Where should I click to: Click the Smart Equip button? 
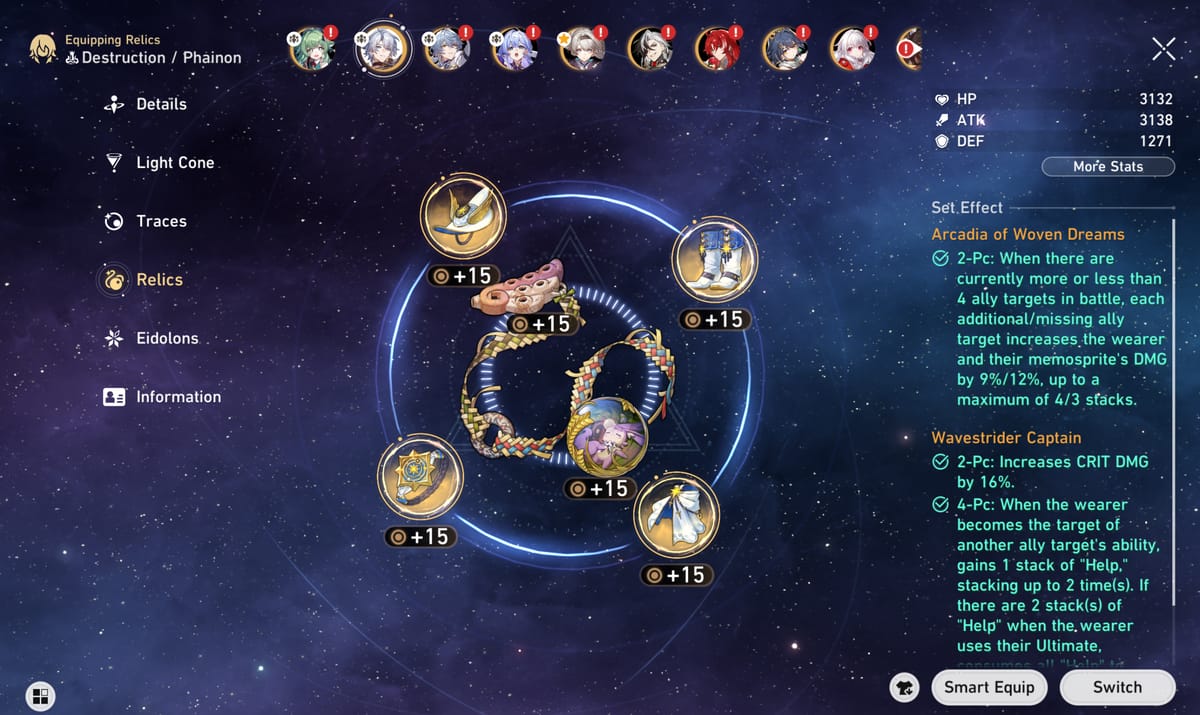pos(989,687)
